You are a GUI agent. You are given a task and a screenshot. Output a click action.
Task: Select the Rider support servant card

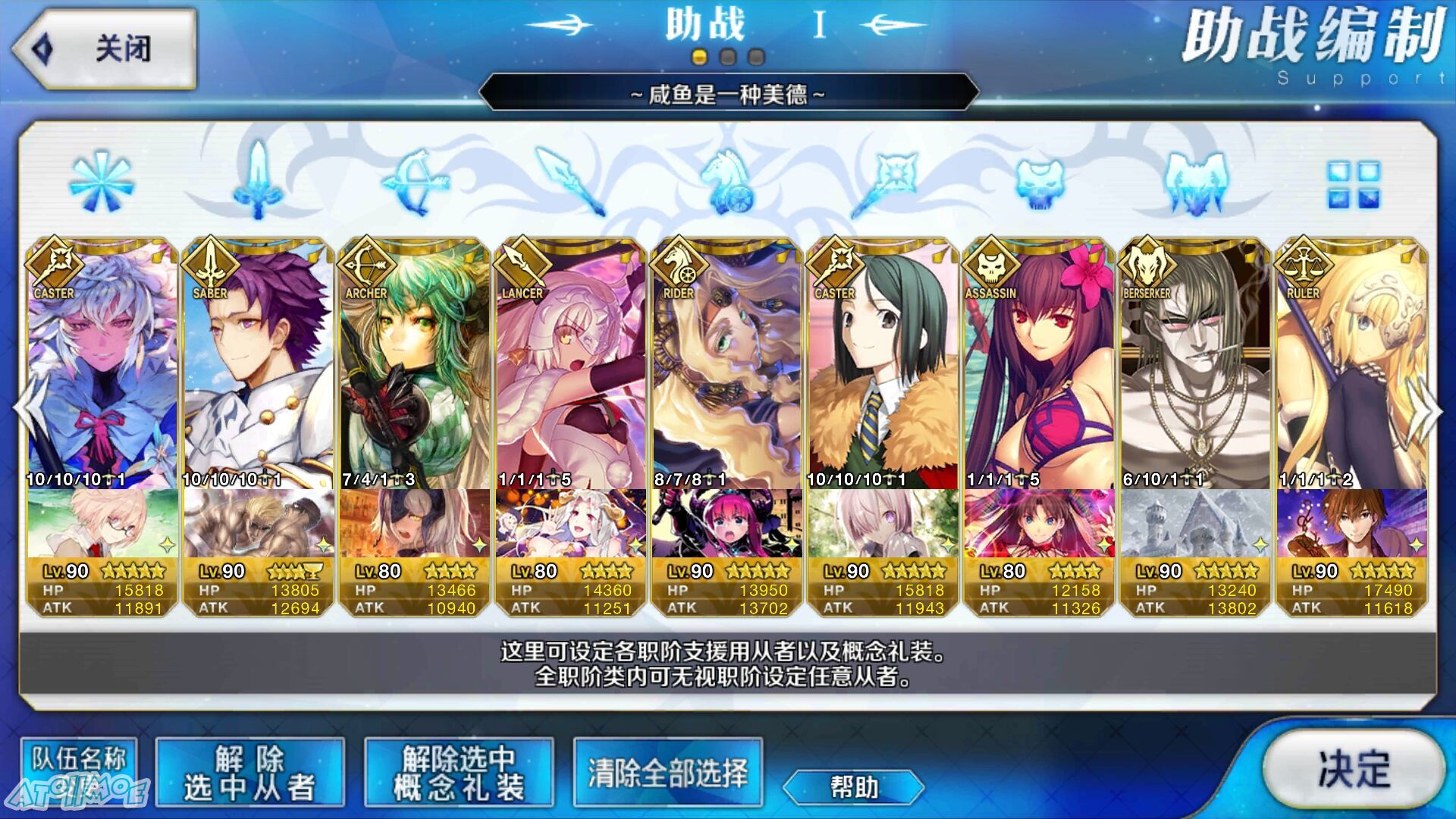point(727,364)
